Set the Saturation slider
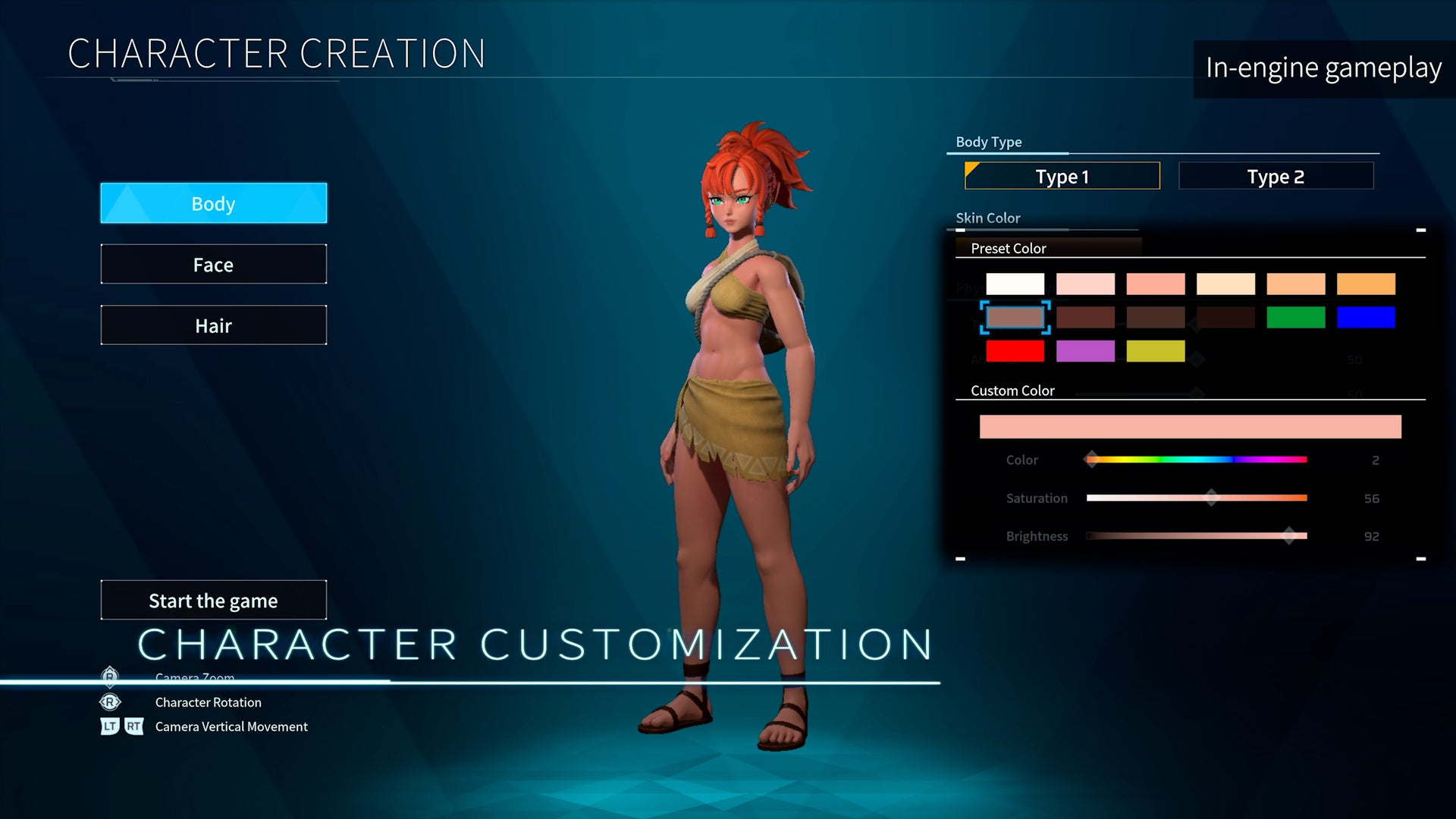Viewport: 1456px width, 819px height. coord(1211,497)
